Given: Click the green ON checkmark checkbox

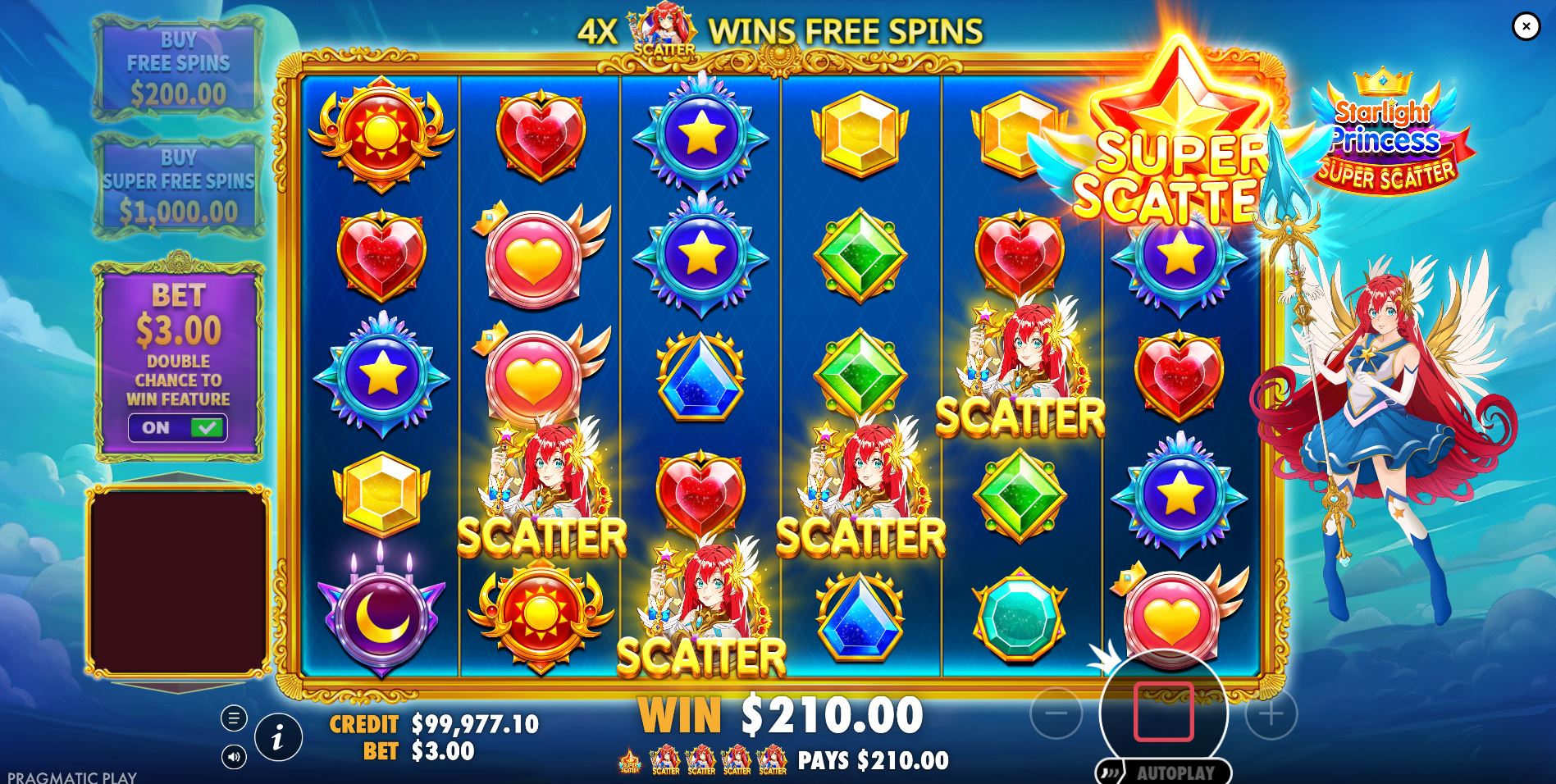Looking at the screenshot, I should click(206, 427).
